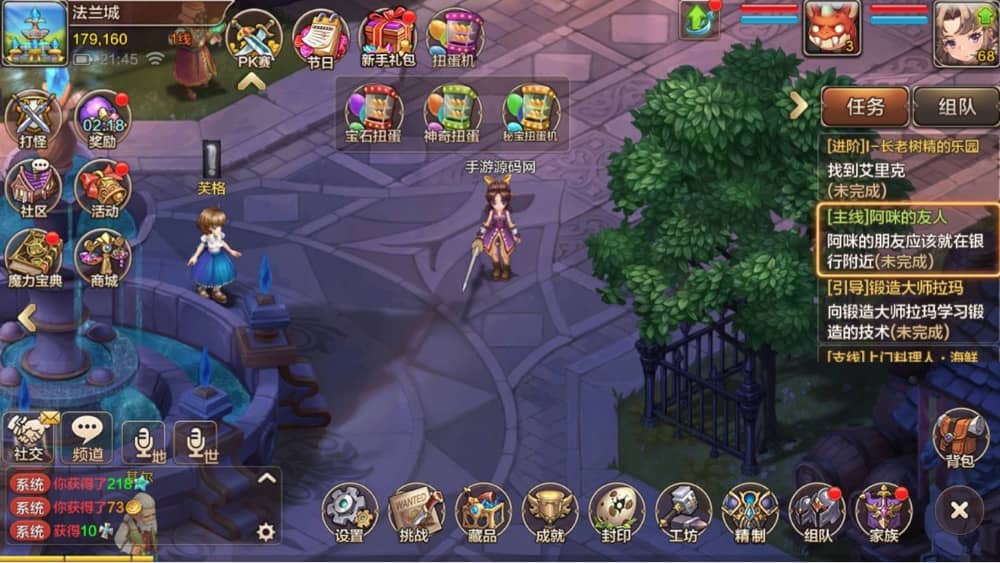Select the 任务 quest tab
The image size is (1000, 563).
click(x=865, y=106)
